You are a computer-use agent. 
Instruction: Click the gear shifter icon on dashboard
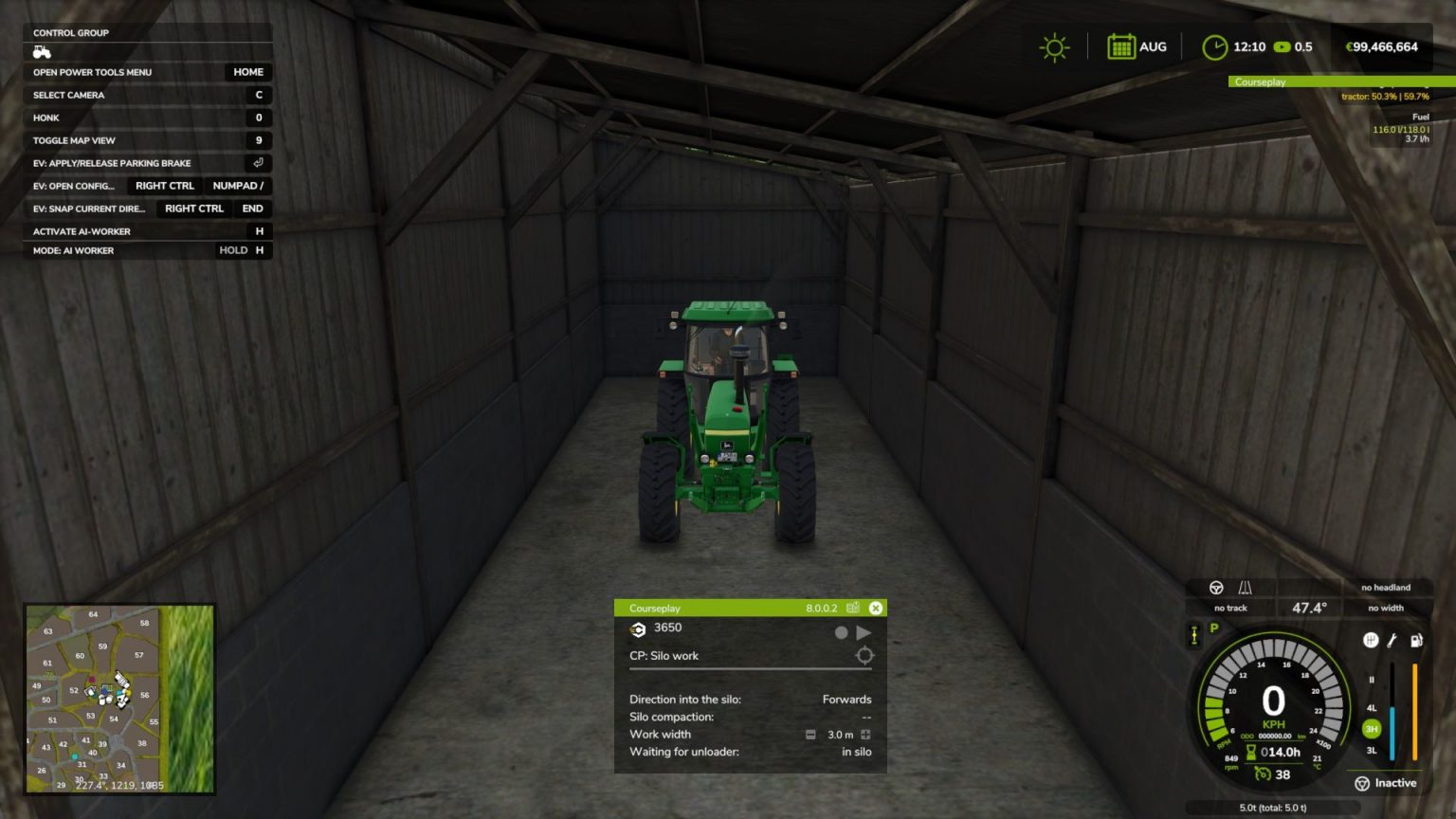(x=1373, y=641)
